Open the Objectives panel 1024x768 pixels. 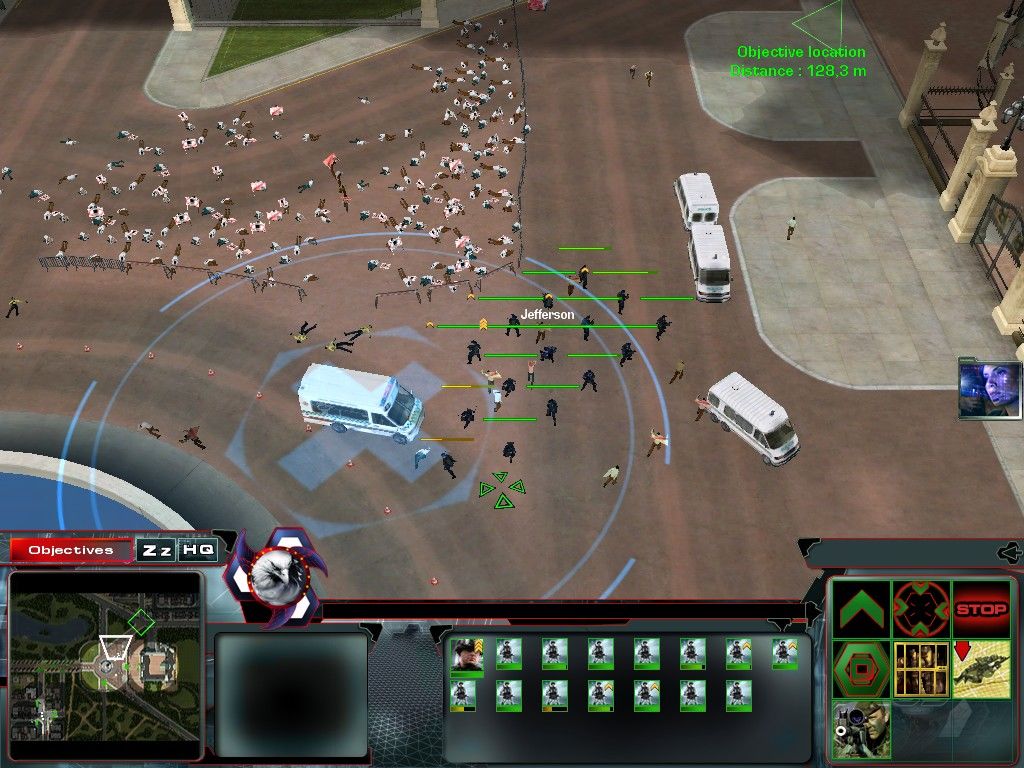tap(70, 550)
